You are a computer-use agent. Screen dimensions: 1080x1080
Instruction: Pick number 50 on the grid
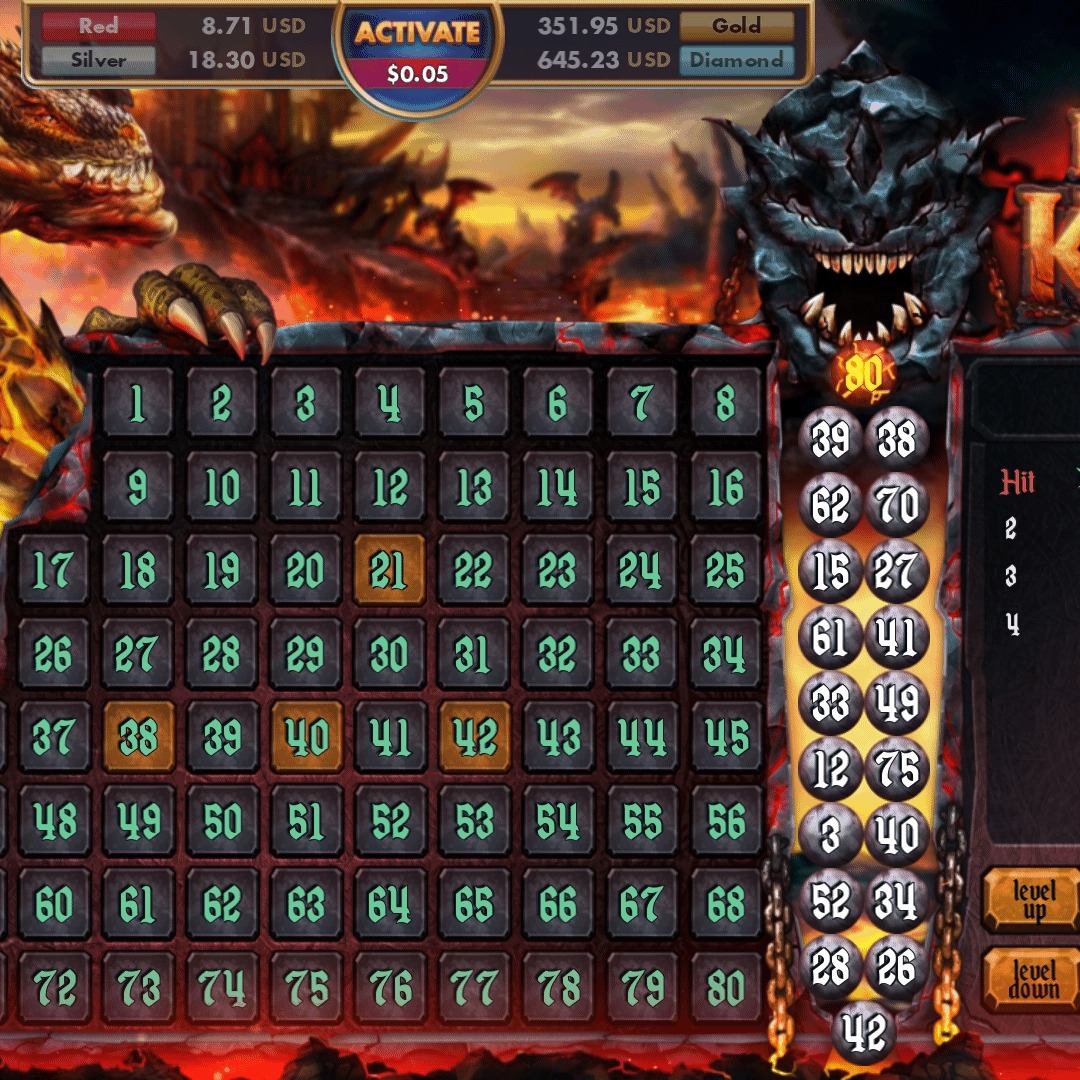[222, 821]
